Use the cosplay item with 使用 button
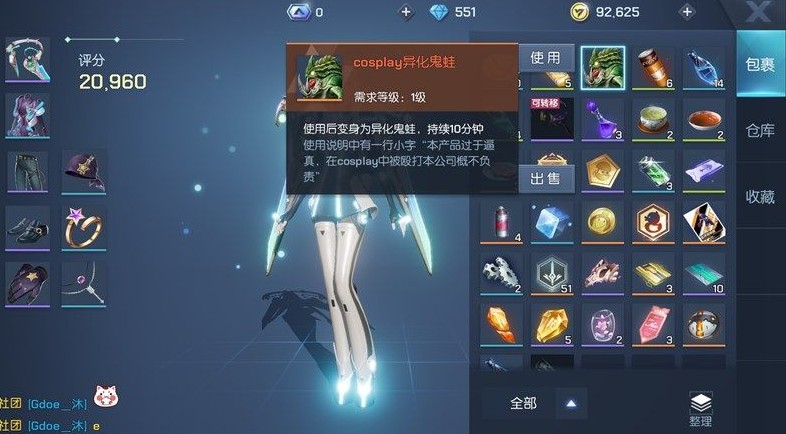The width and height of the screenshot is (786, 434). point(545,58)
